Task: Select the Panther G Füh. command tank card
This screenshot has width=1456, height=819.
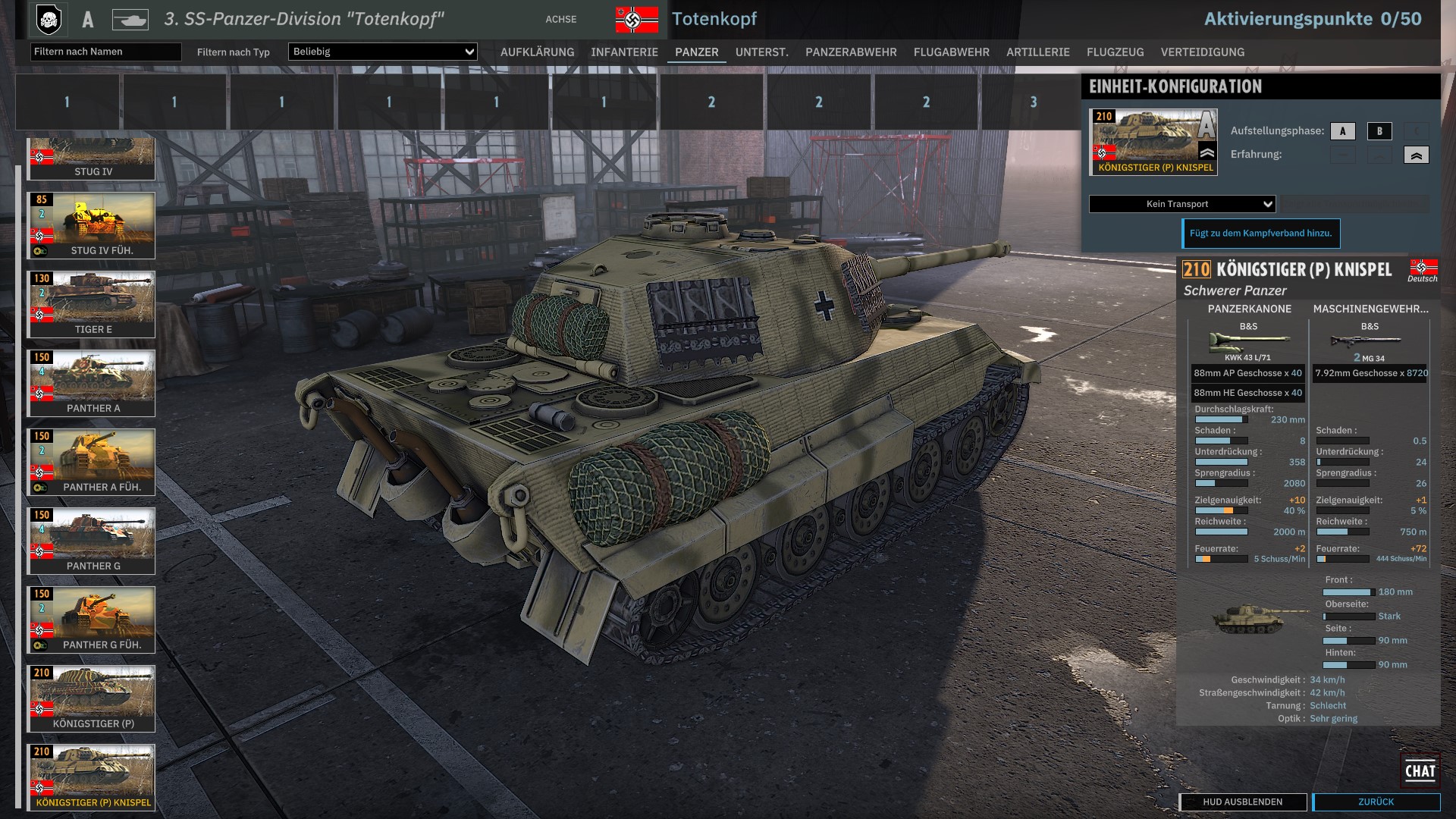Action: click(x=92, y=620)
